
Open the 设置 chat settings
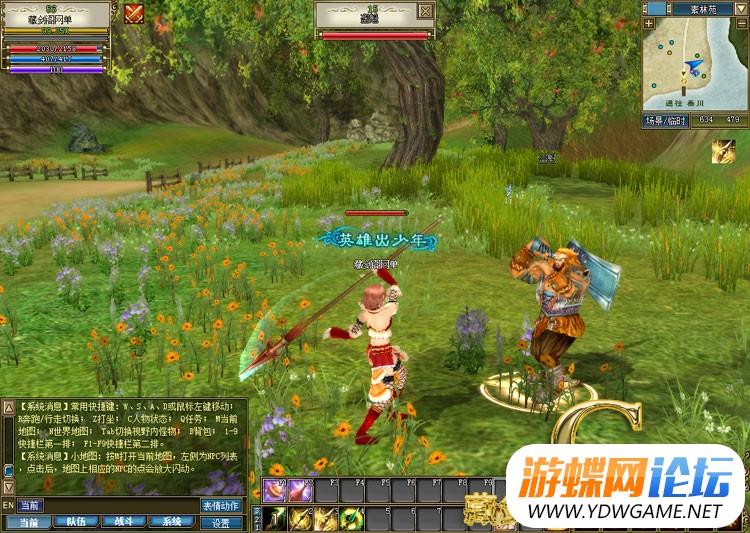click(221, 522)
